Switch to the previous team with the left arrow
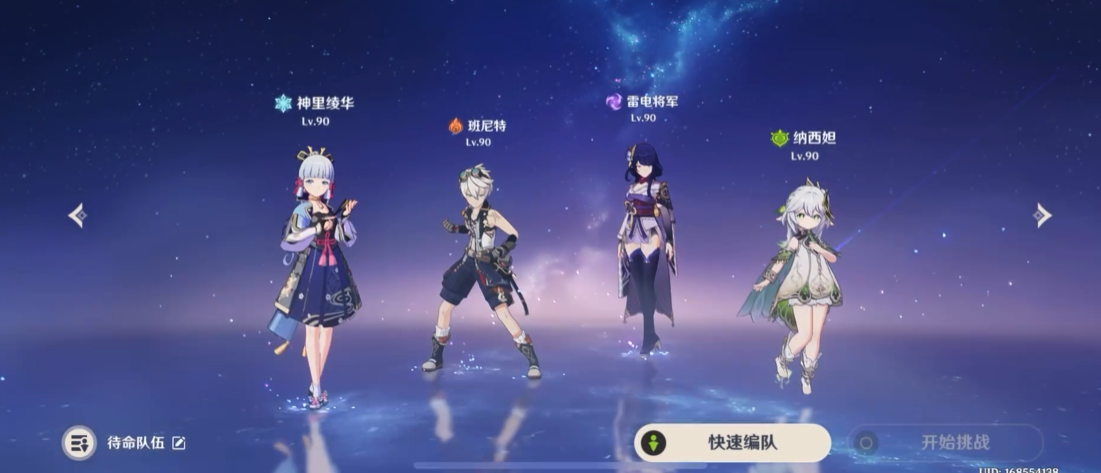The image size is (1101, 473). pyautogui.click(x=77, y=215)
